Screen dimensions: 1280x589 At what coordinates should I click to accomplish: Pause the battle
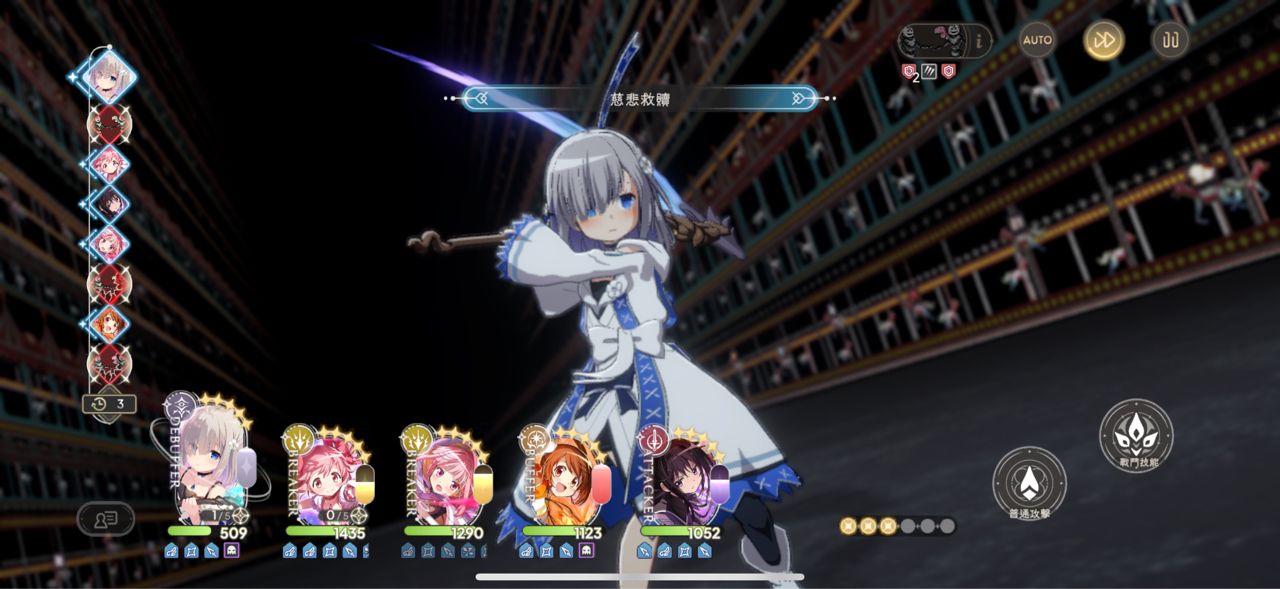click(1170, 40)
